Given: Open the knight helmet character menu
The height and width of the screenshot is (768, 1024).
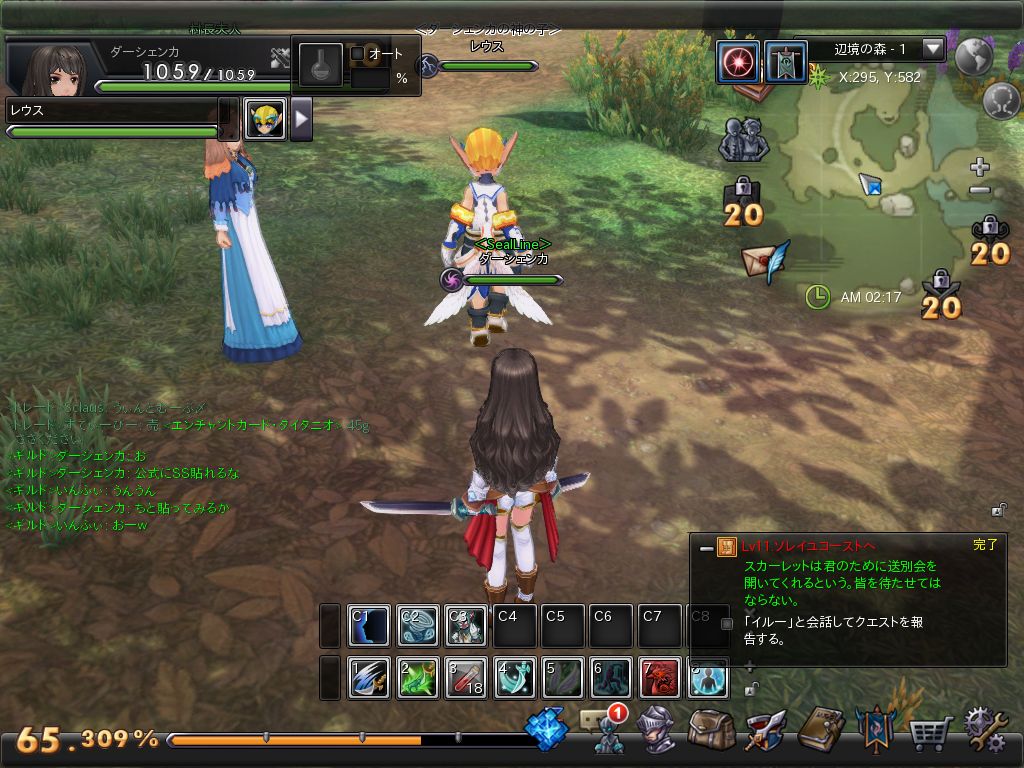Looking at the screenshot, I should click(x=657, y=731).
